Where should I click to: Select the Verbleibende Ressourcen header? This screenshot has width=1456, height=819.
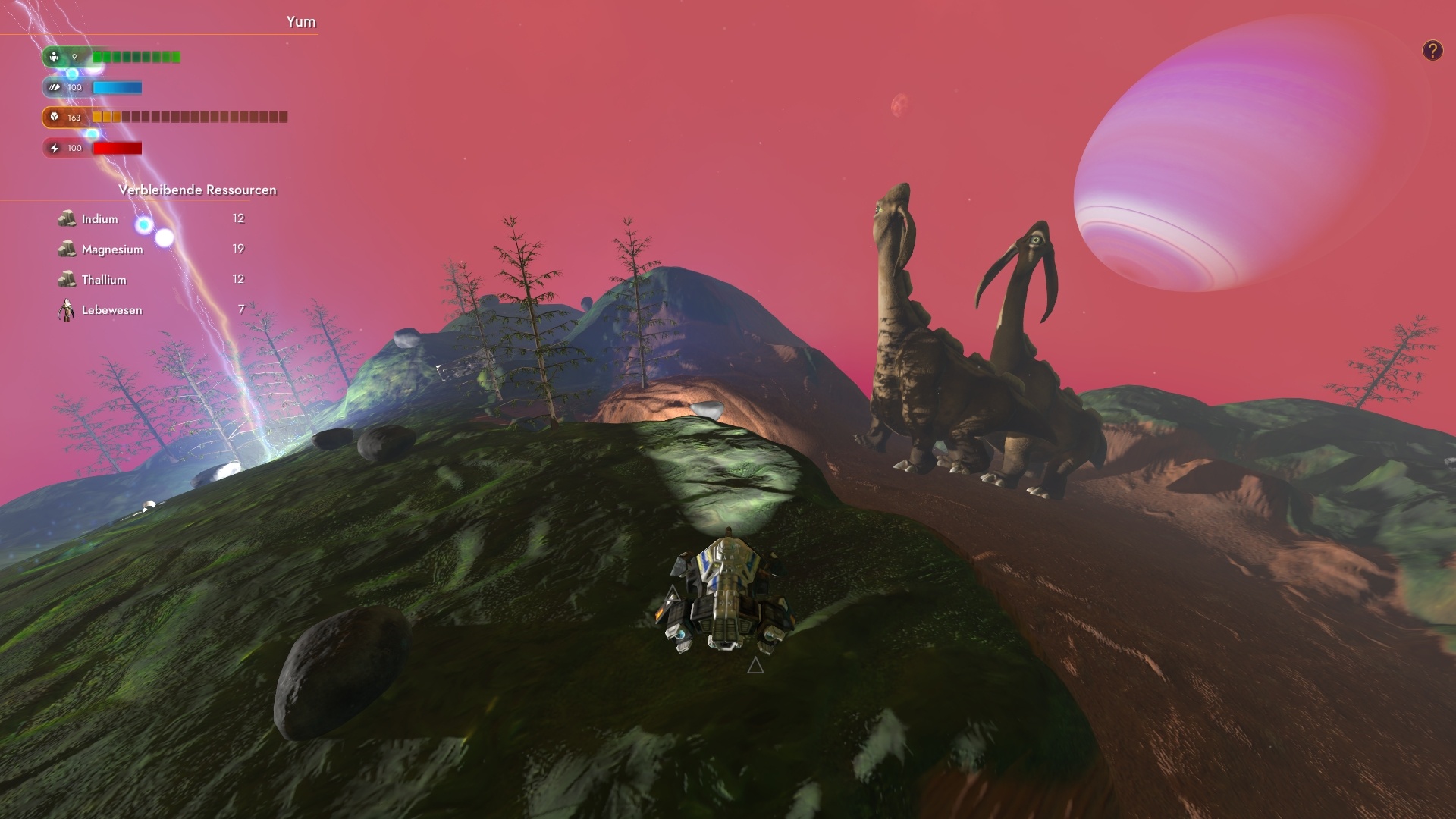(198, 190)
